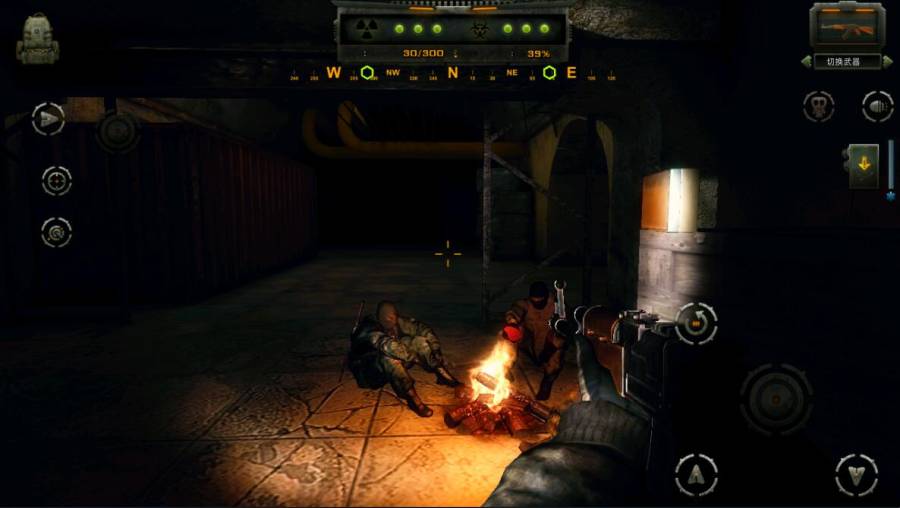Tap the upward arrow button
This screenshot has width=900, height=508.
click(696, 474)
